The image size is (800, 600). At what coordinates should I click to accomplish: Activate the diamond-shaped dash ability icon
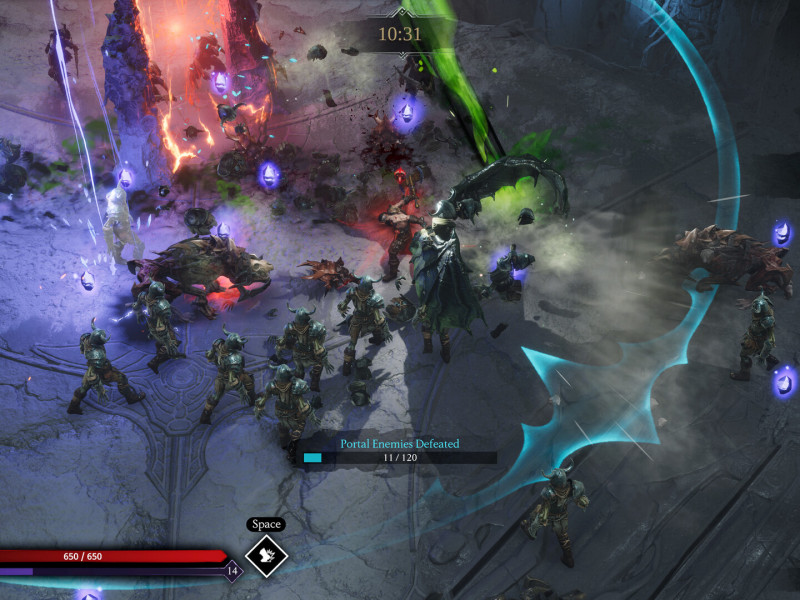point(266,556)
